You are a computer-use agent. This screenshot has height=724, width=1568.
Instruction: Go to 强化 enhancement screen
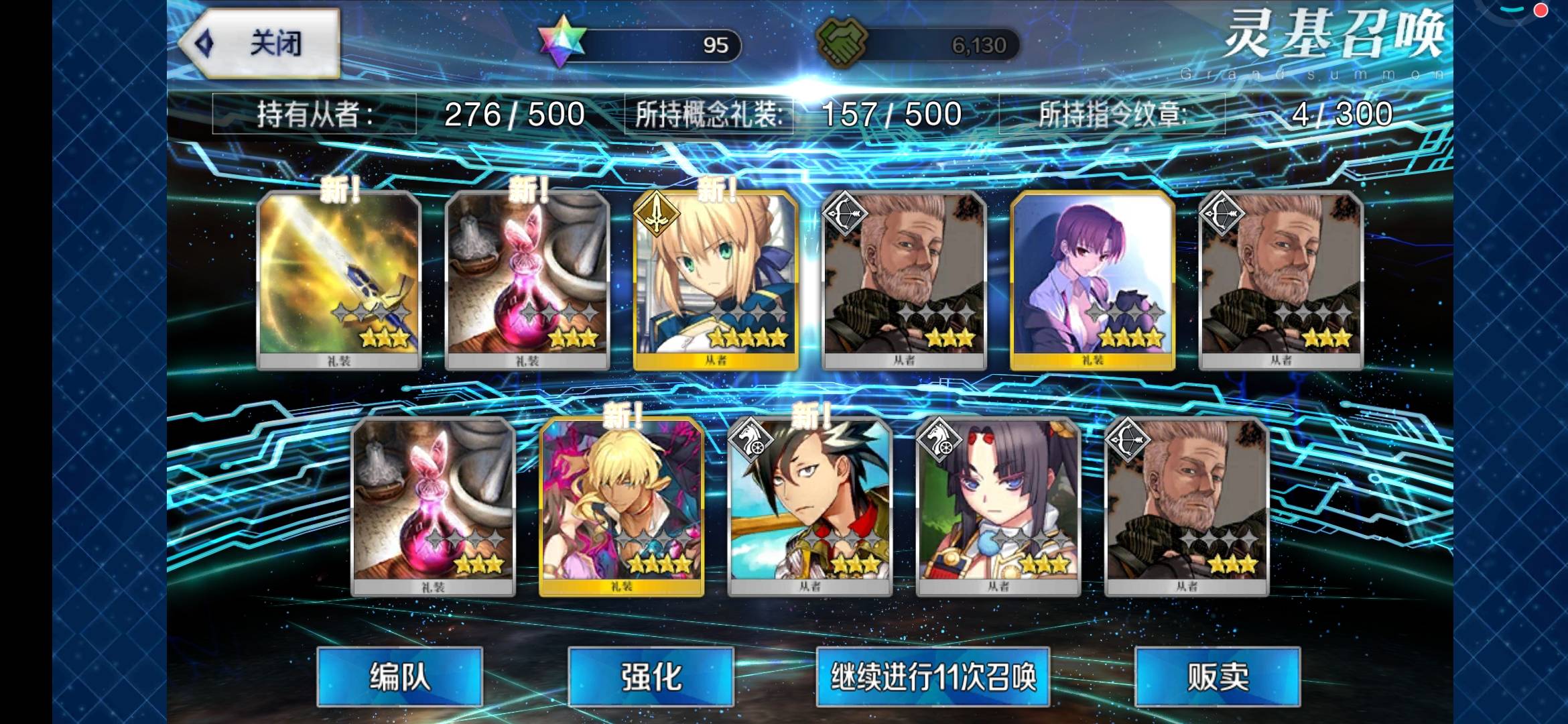click(651, 676)
